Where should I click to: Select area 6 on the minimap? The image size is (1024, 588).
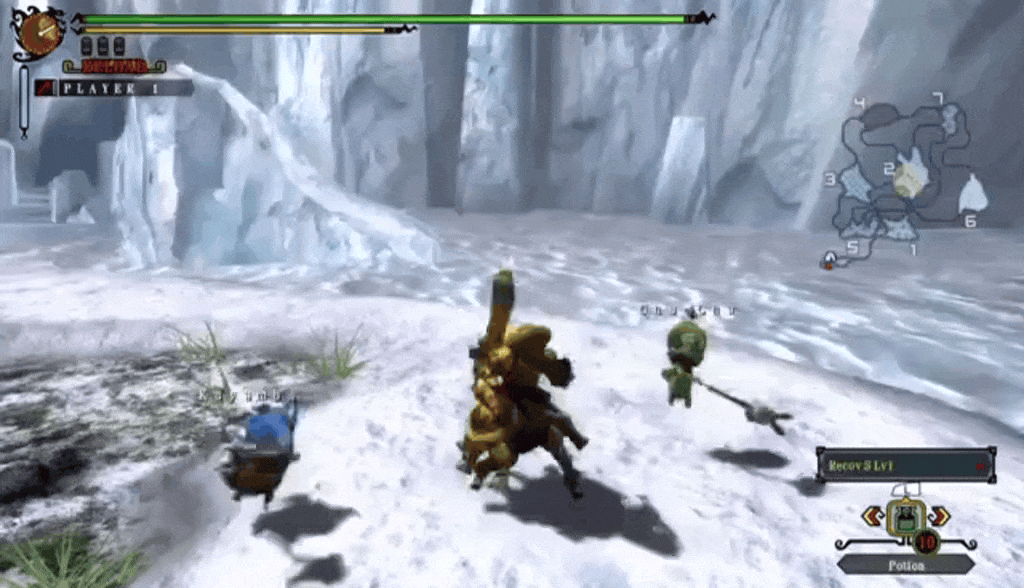(969, 222)
